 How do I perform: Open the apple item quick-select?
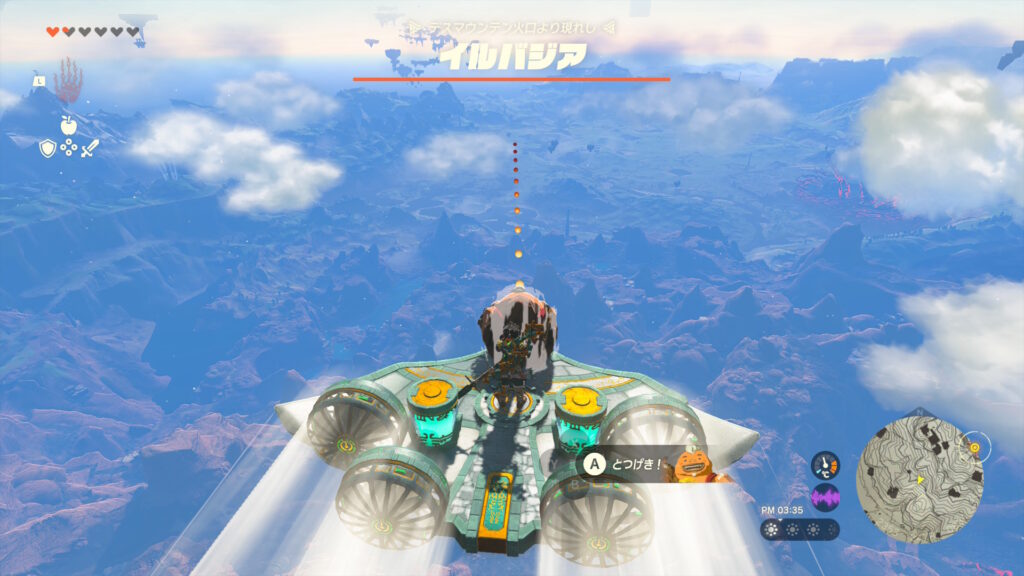[68, 125]
